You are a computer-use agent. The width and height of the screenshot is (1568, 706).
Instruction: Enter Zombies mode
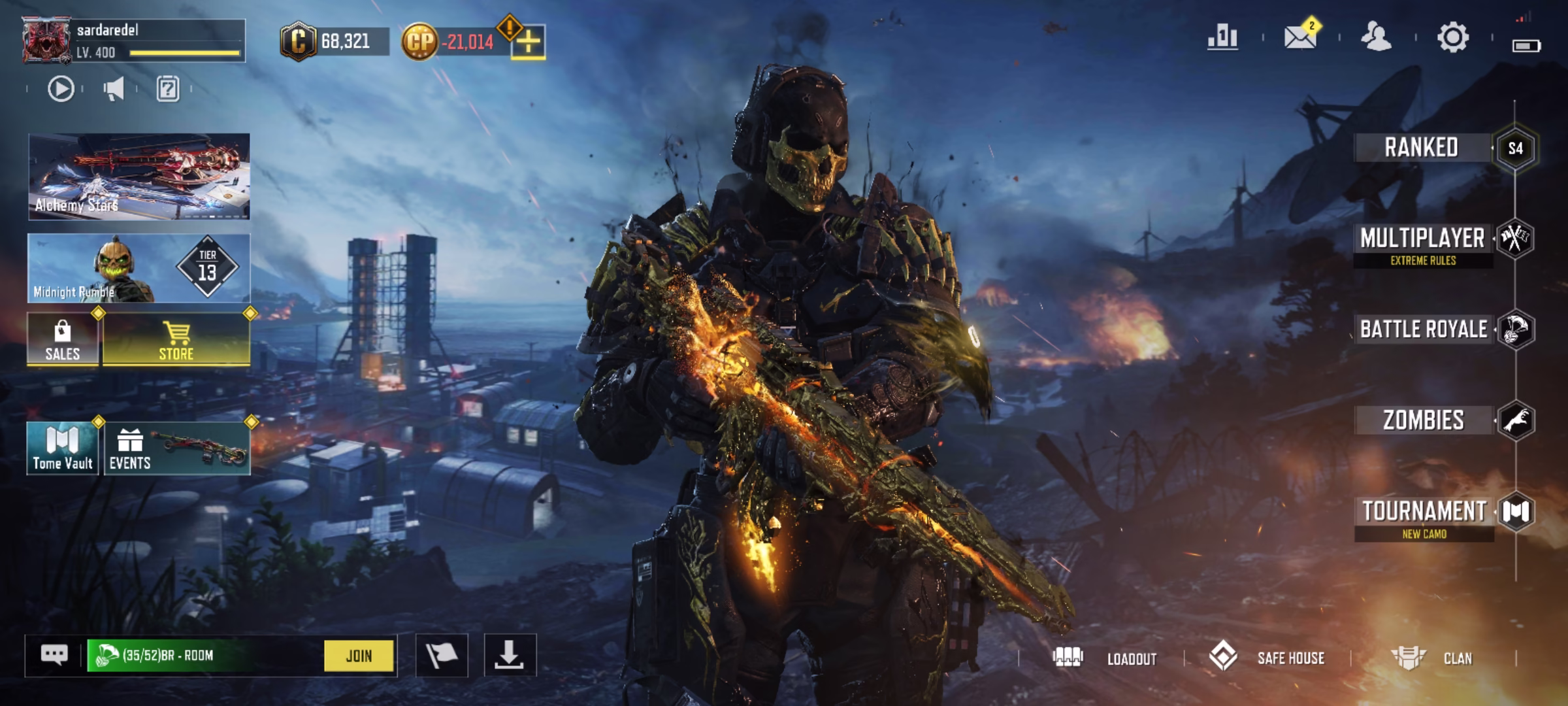click(x=1424, y=420)
